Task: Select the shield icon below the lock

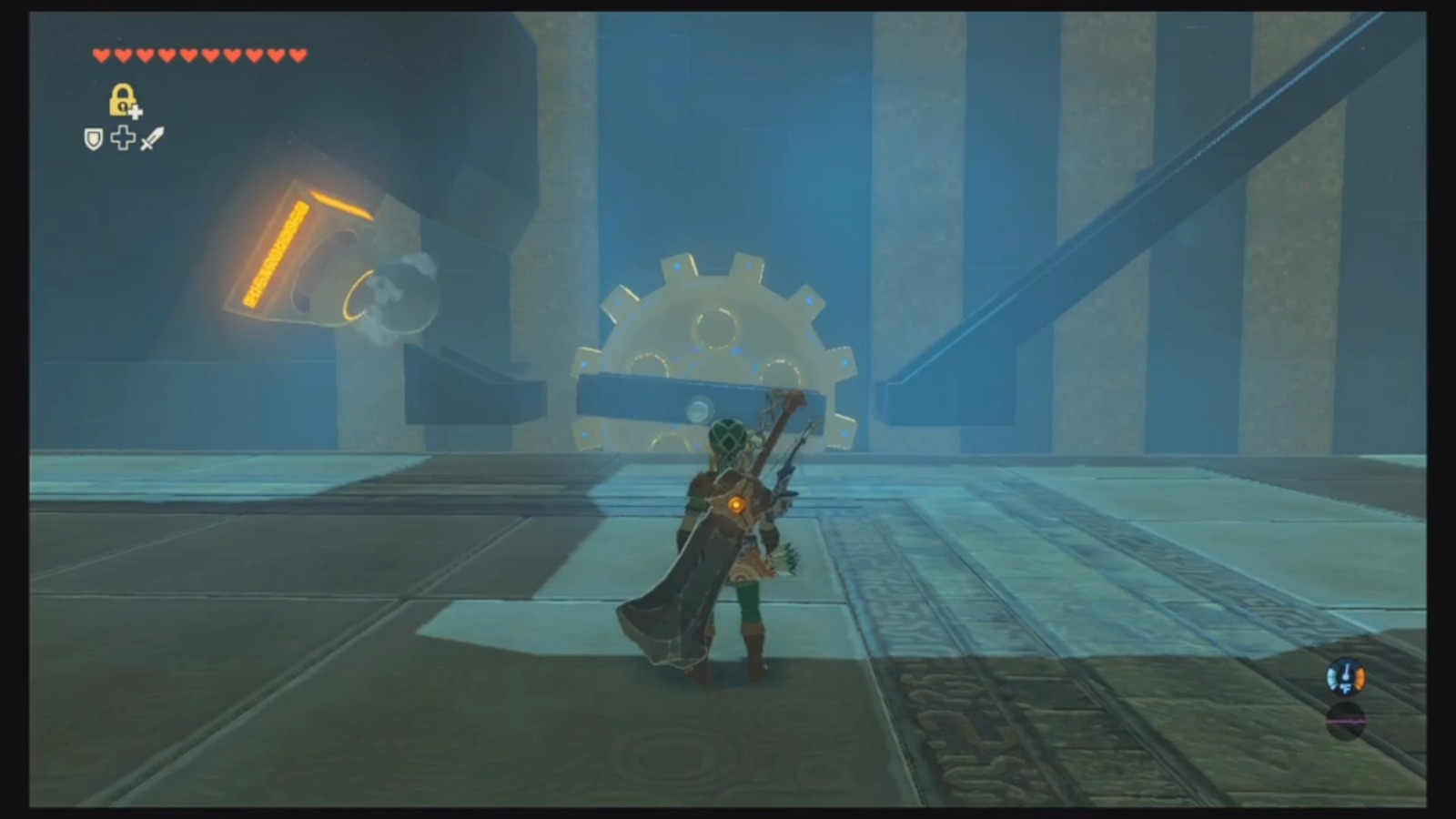Action: [x=92, y=138]
